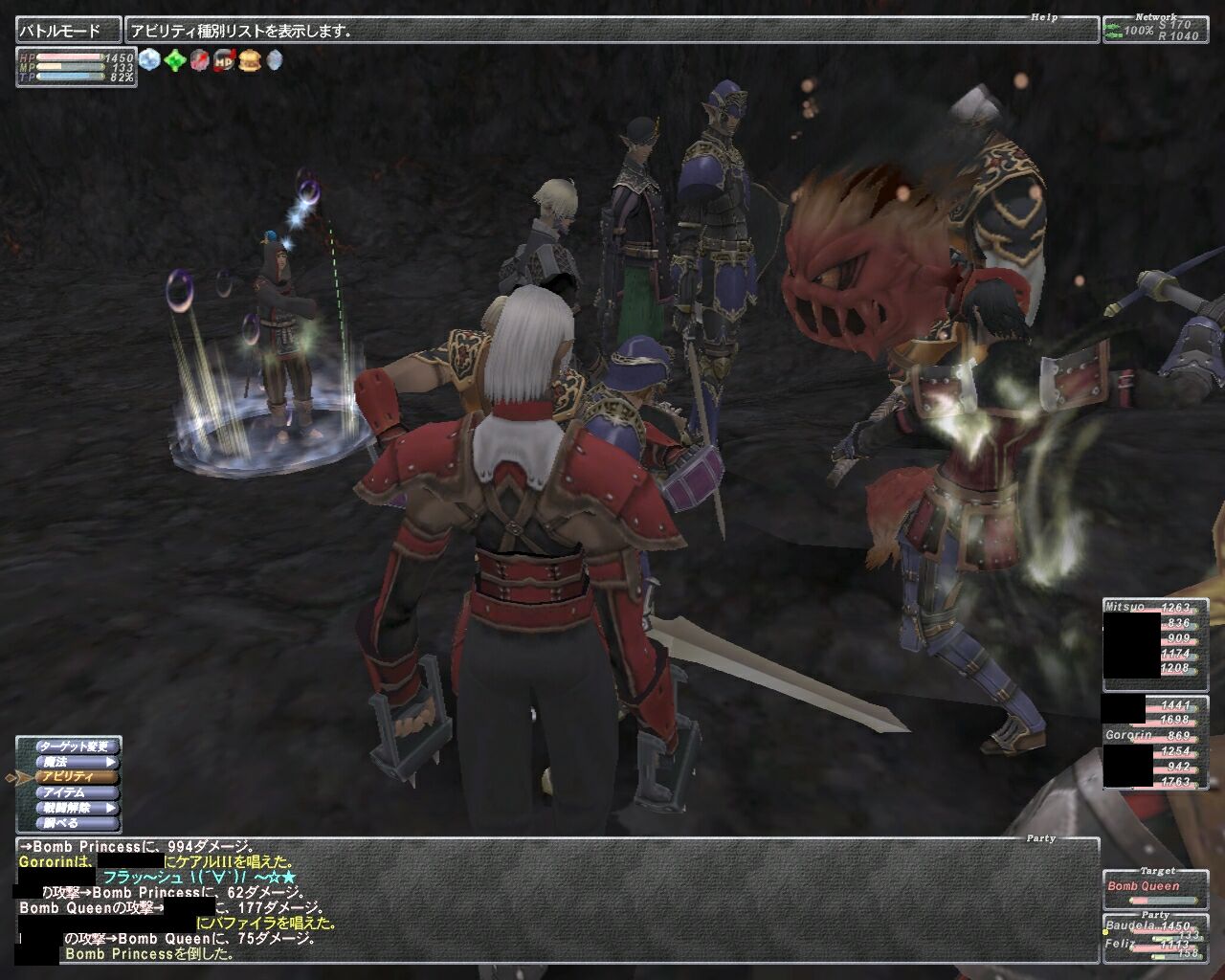Choose 調べる (Check) in the battle menu
This screenshot has height=980, width=1225.
[x=77, y=823]
